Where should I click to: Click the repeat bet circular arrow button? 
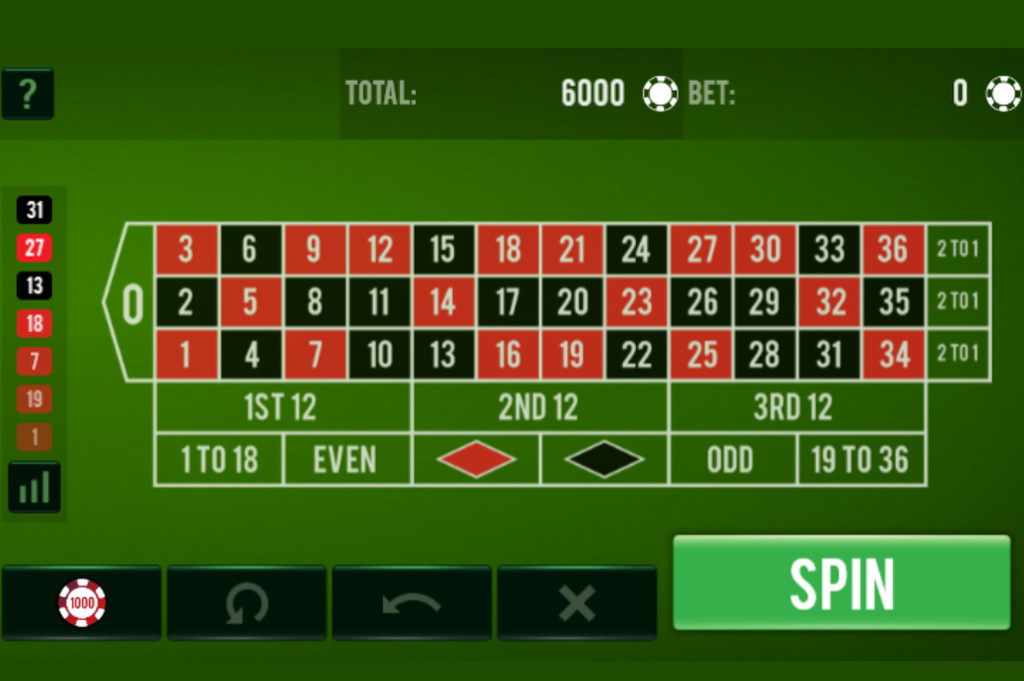(x=246, y=602)
